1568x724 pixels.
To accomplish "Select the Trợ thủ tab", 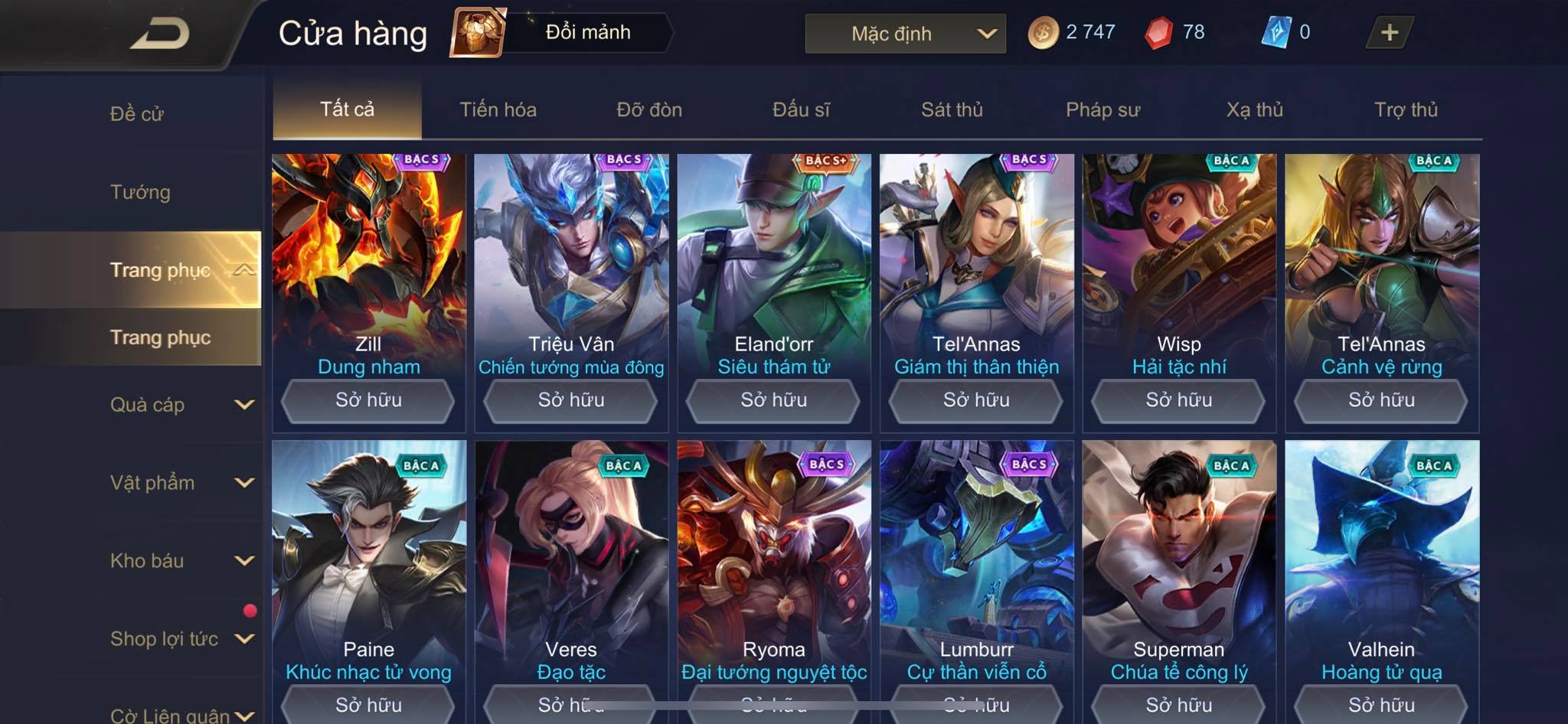I will 1406,109.
